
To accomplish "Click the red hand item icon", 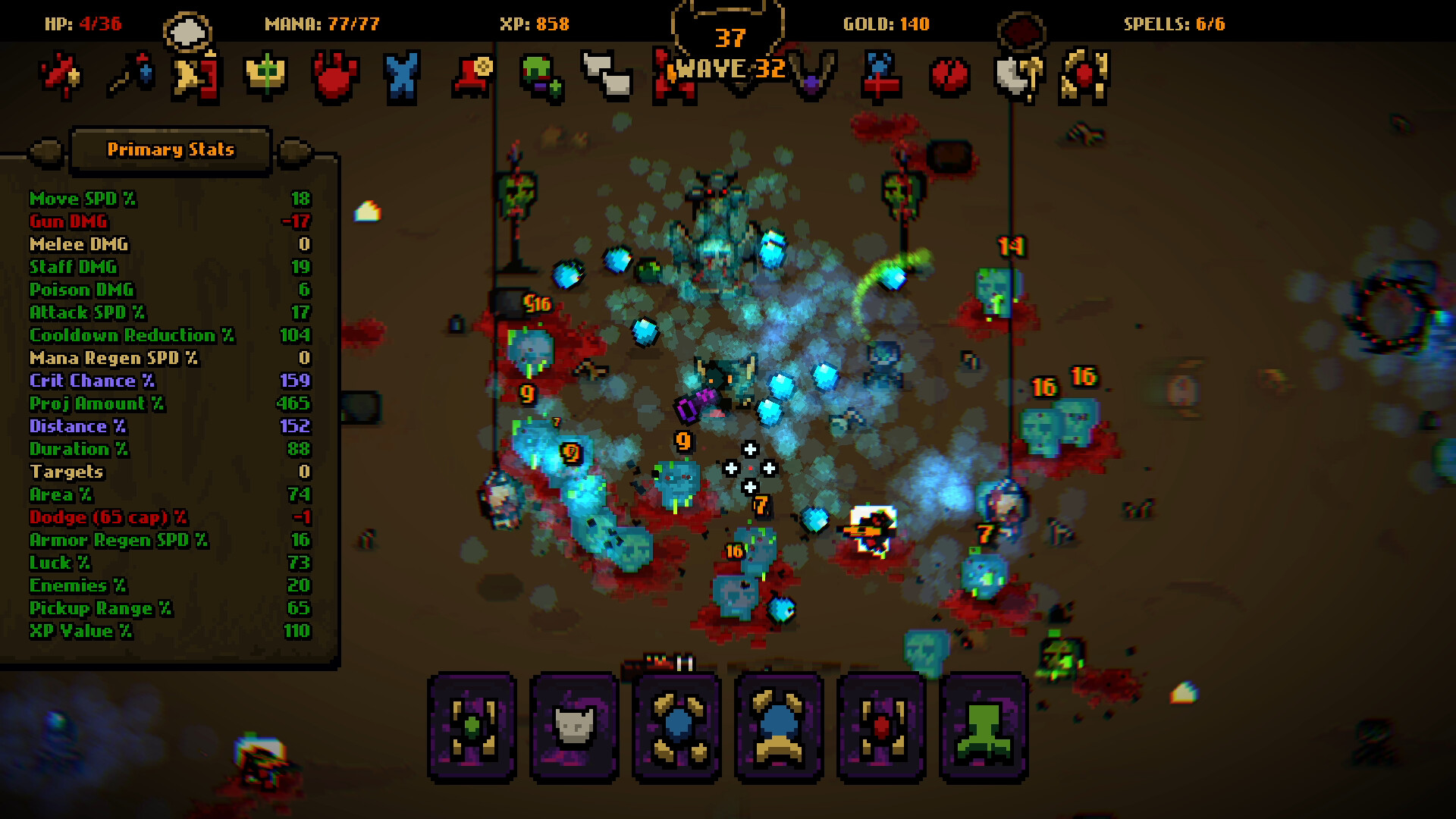I will coord(335,76).
